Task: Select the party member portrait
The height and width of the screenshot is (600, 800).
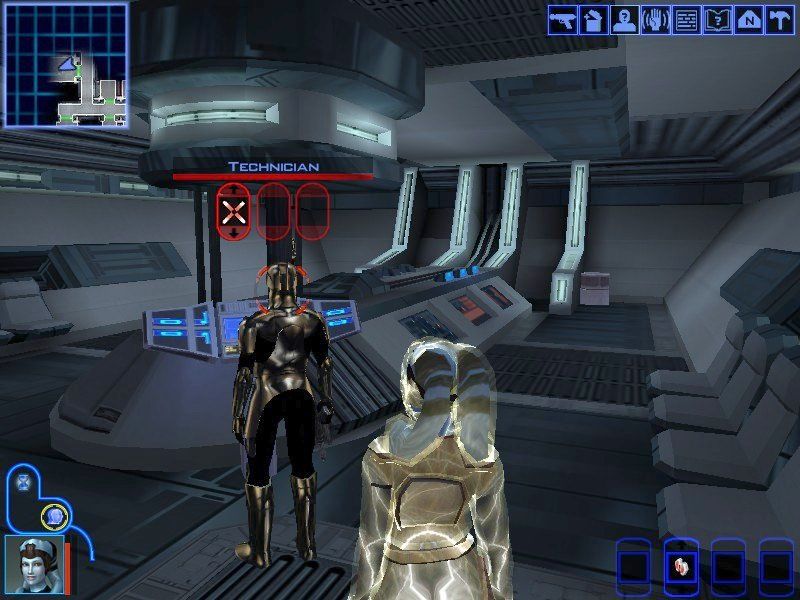Action: 33,563
